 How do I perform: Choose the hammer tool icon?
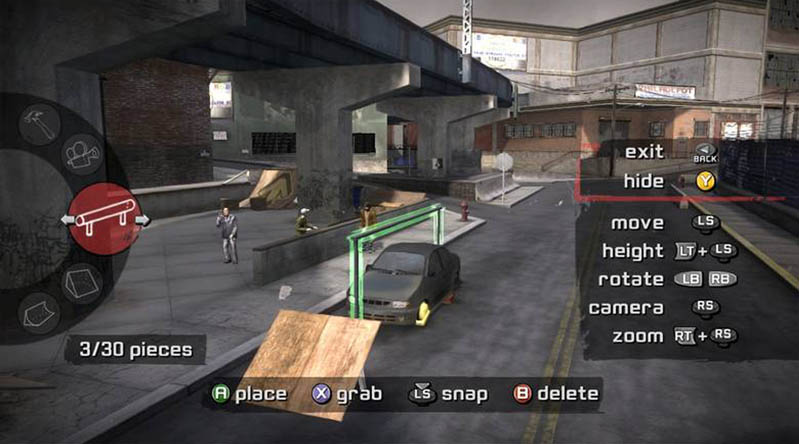tap(40, 124)
